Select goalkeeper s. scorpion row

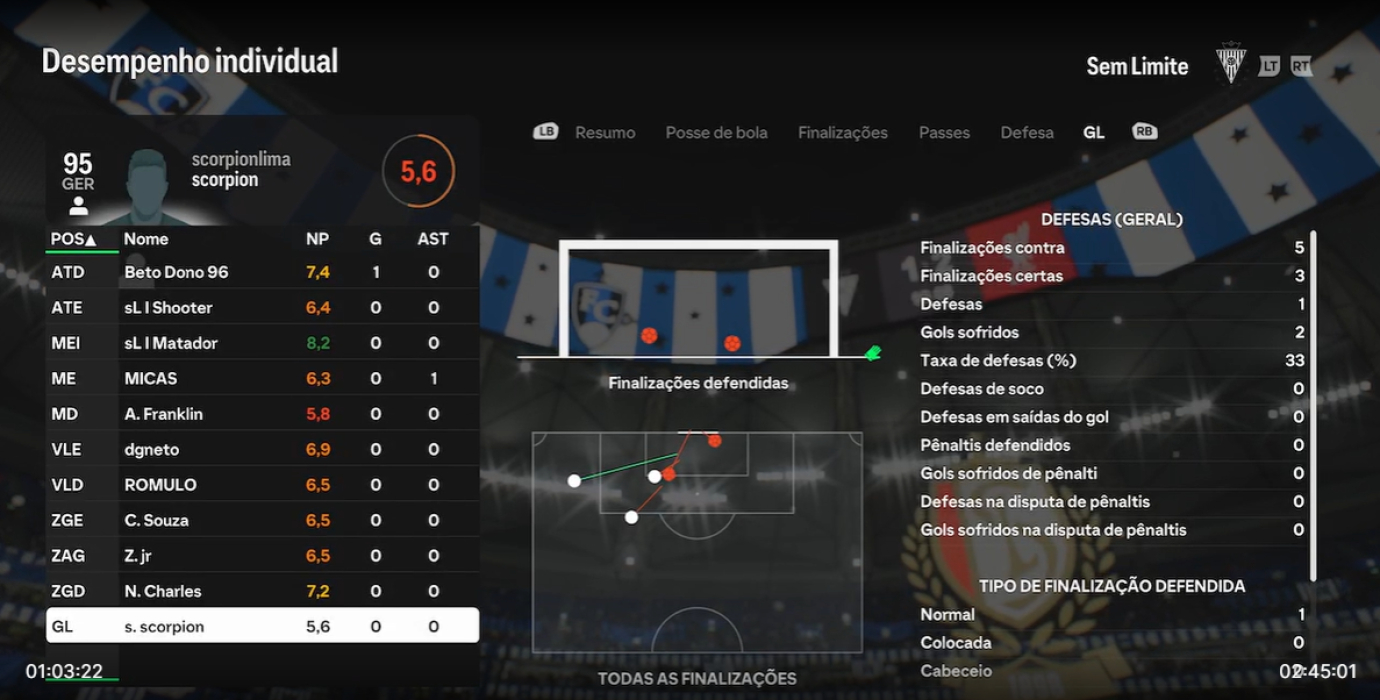(262, 627)
